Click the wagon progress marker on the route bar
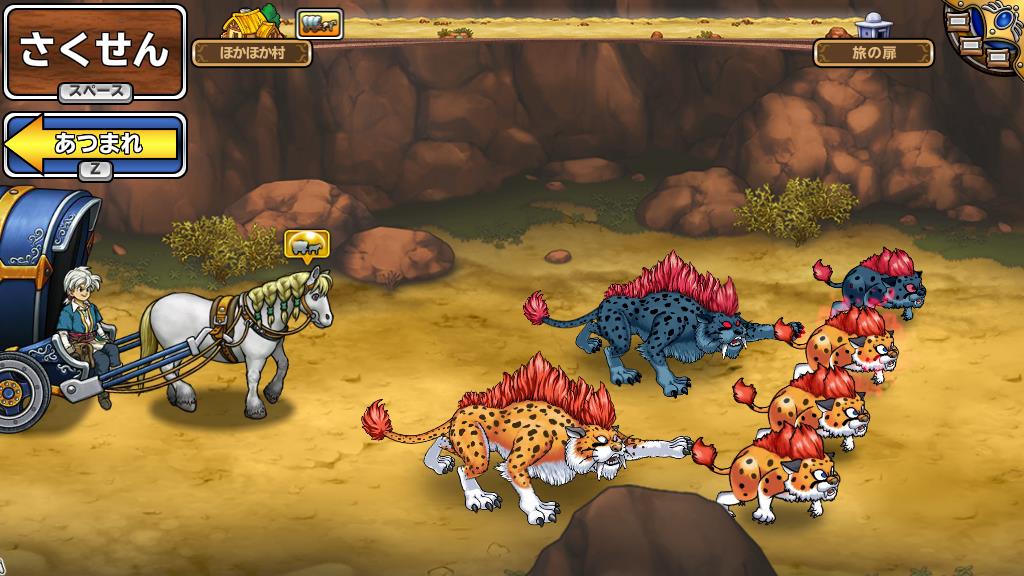 [320, 24]
